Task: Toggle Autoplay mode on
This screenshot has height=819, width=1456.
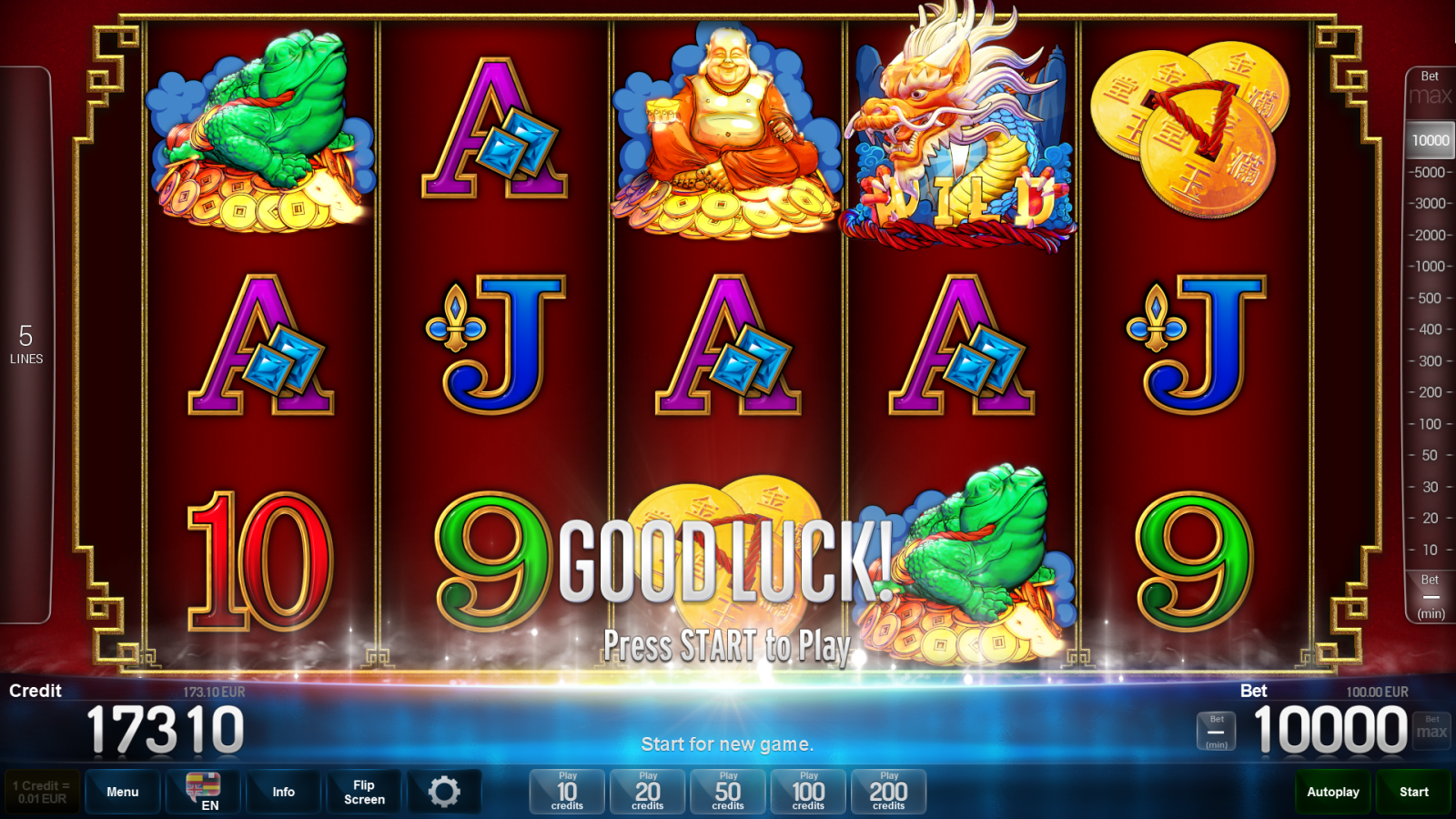Action: [x=1332, y=791]
